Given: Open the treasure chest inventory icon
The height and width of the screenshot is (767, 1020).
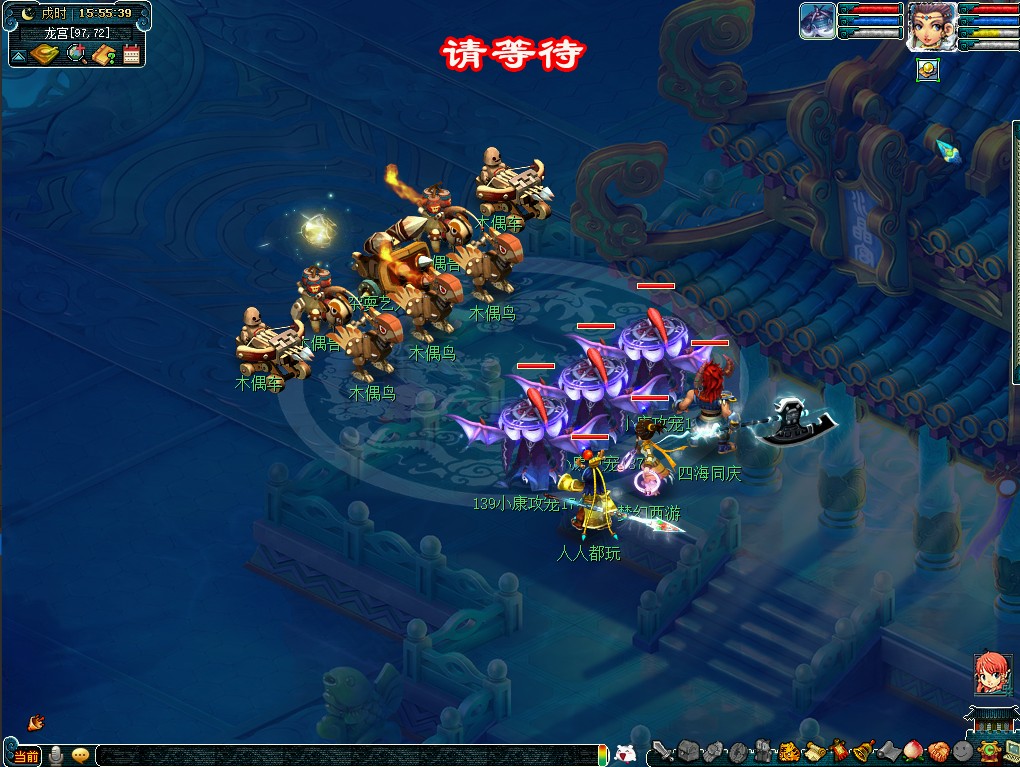Looking at the screenshot, I should [x=688, y=752].
